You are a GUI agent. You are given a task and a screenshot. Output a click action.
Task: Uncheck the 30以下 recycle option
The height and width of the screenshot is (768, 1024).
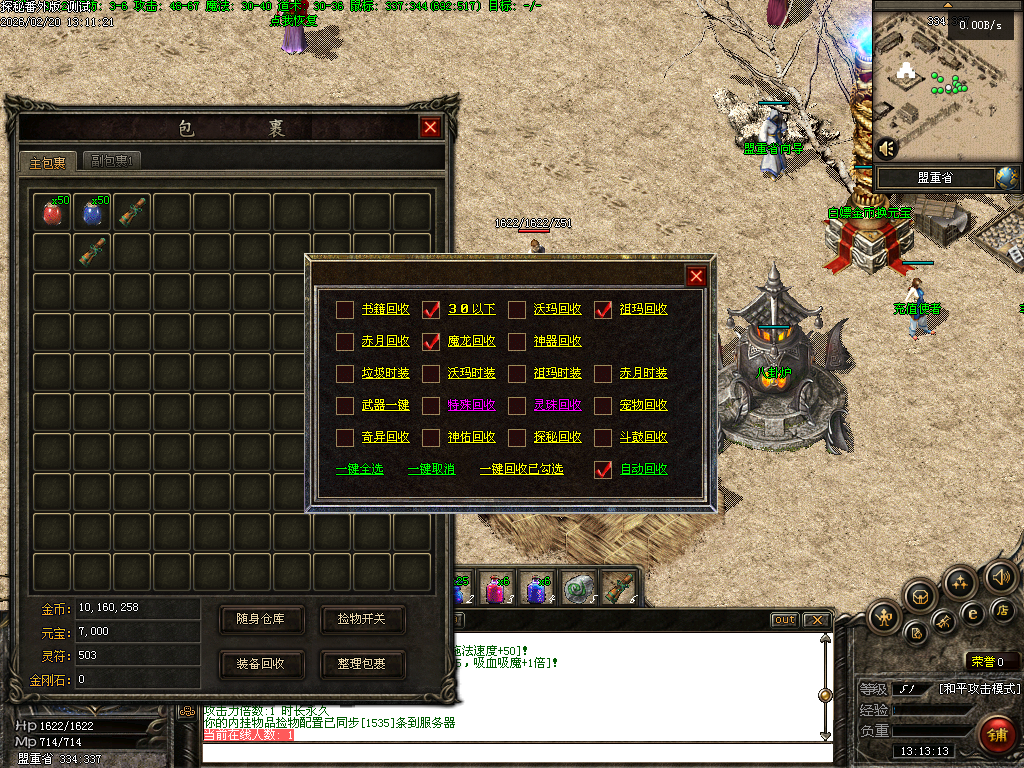(x=431, y=309)
